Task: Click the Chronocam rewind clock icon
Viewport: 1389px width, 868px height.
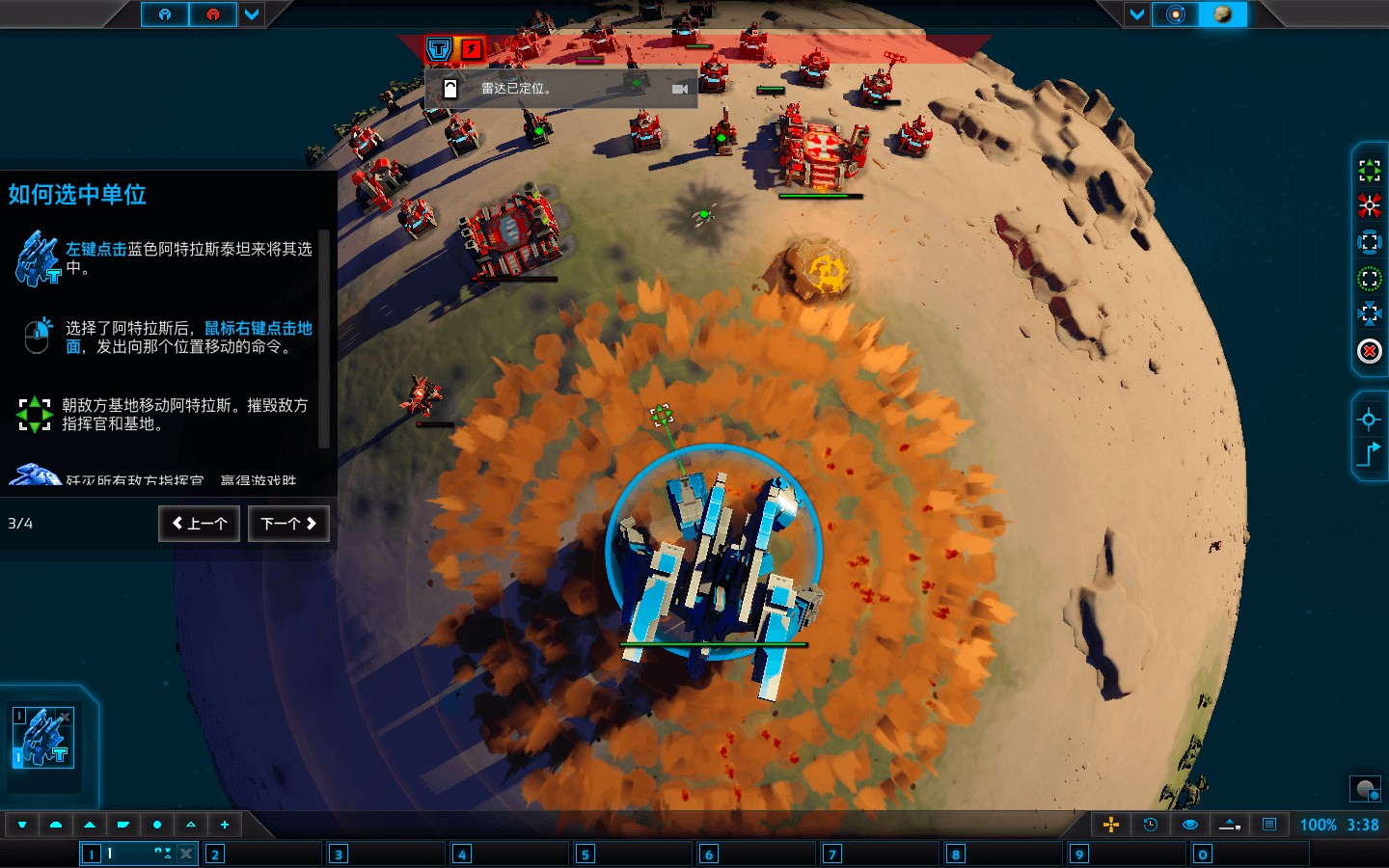Action: pyautogui.click(x=1152, y=825)
